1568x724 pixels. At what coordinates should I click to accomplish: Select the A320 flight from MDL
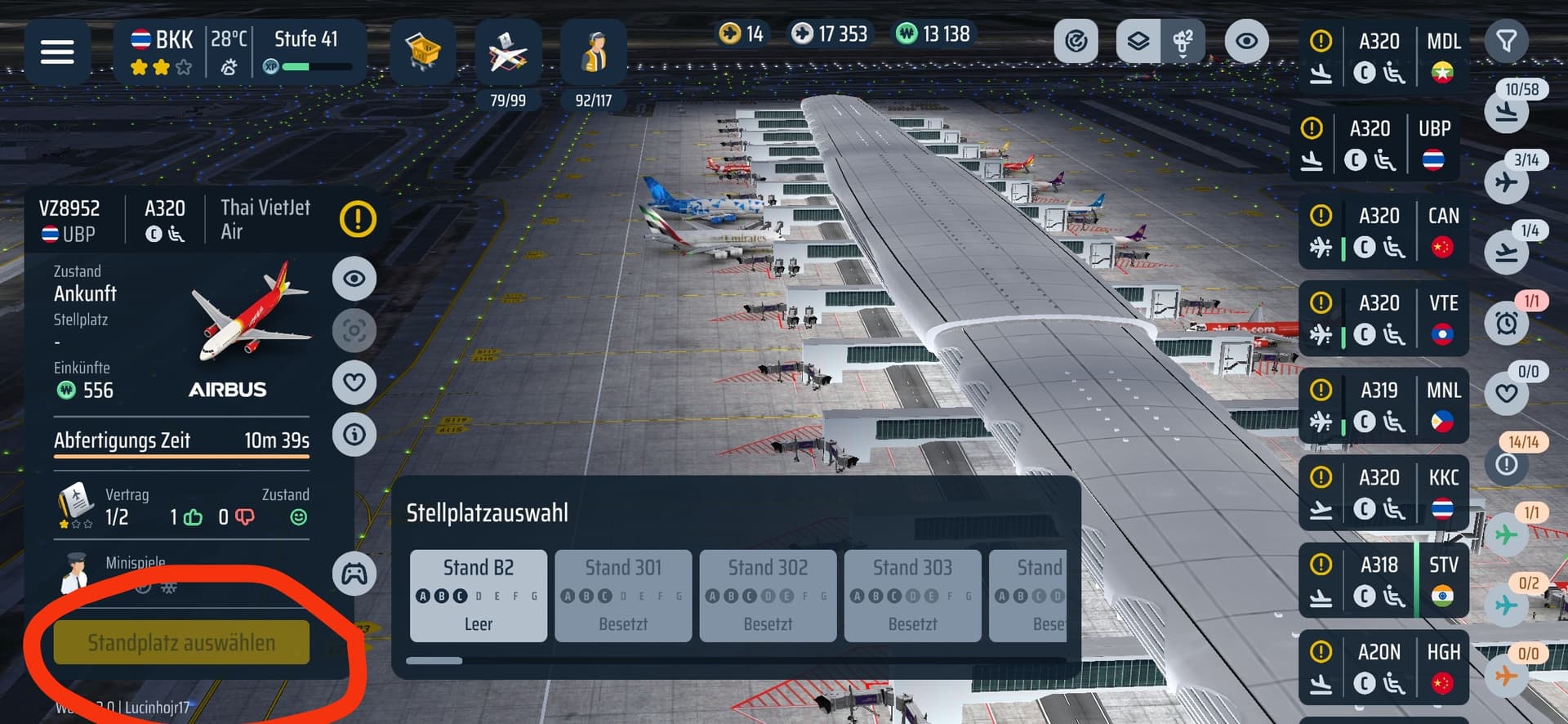coord(1383,57)
